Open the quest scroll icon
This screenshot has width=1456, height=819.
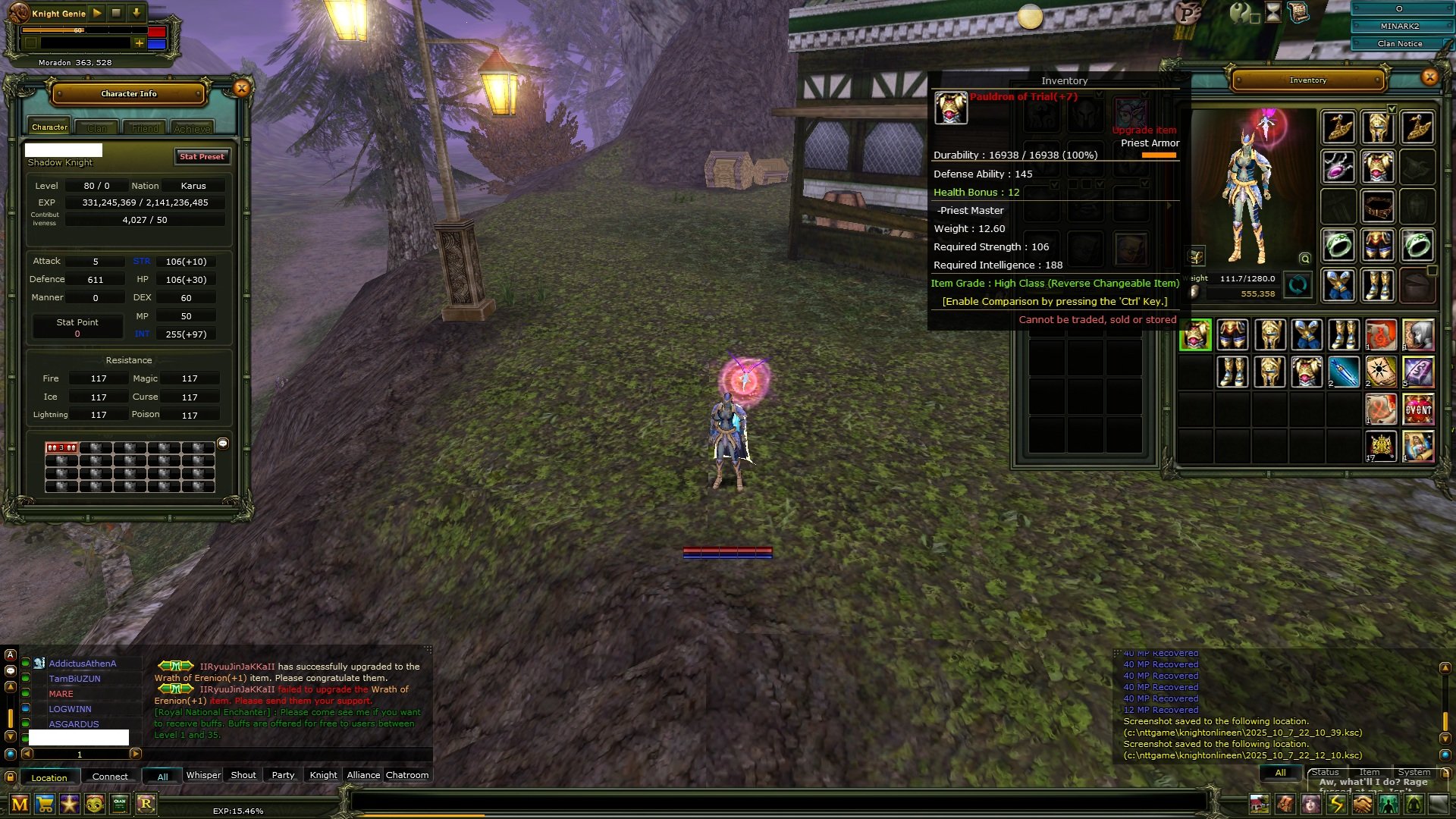point(1298,13)
